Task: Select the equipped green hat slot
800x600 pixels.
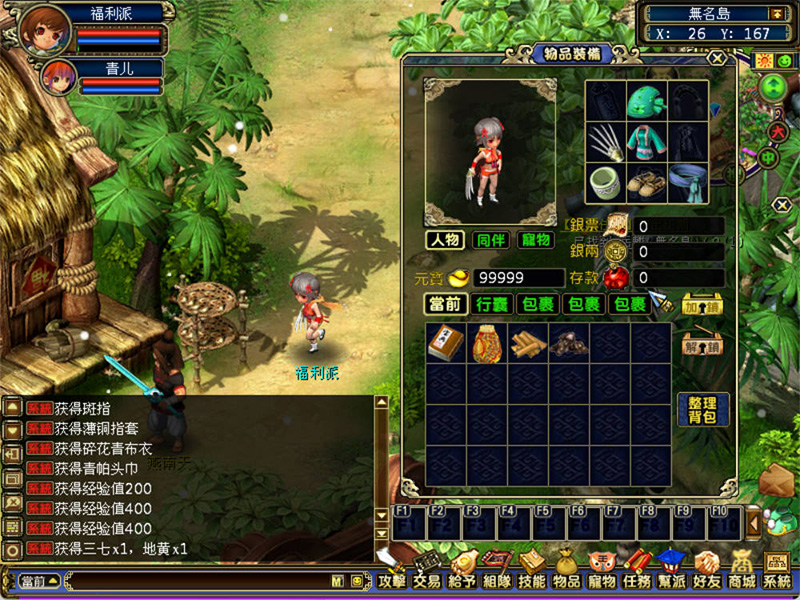Action: pyautogui.click(x=647, y=101)
